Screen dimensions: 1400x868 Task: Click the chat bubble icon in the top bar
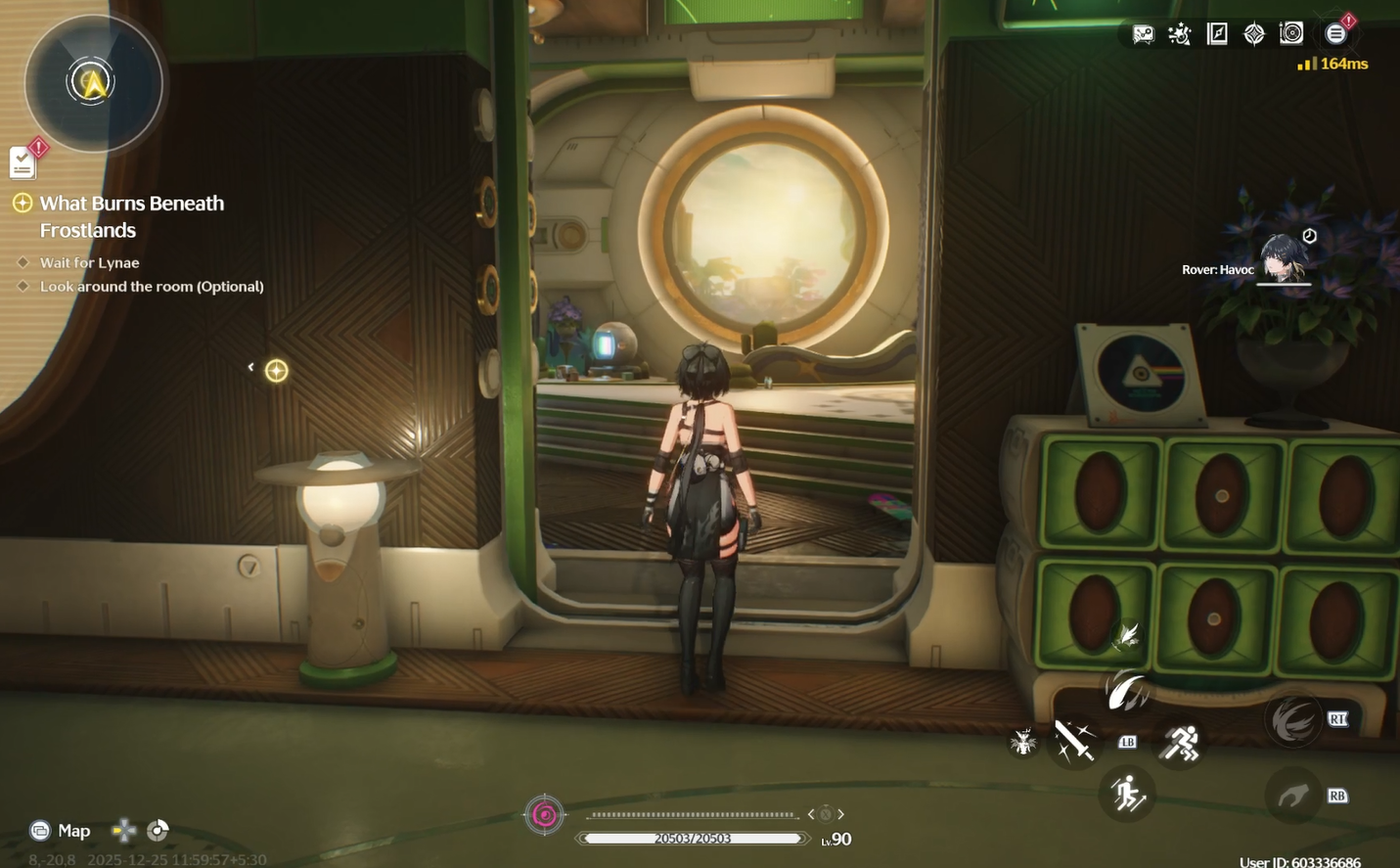[x=1143, y=34]
